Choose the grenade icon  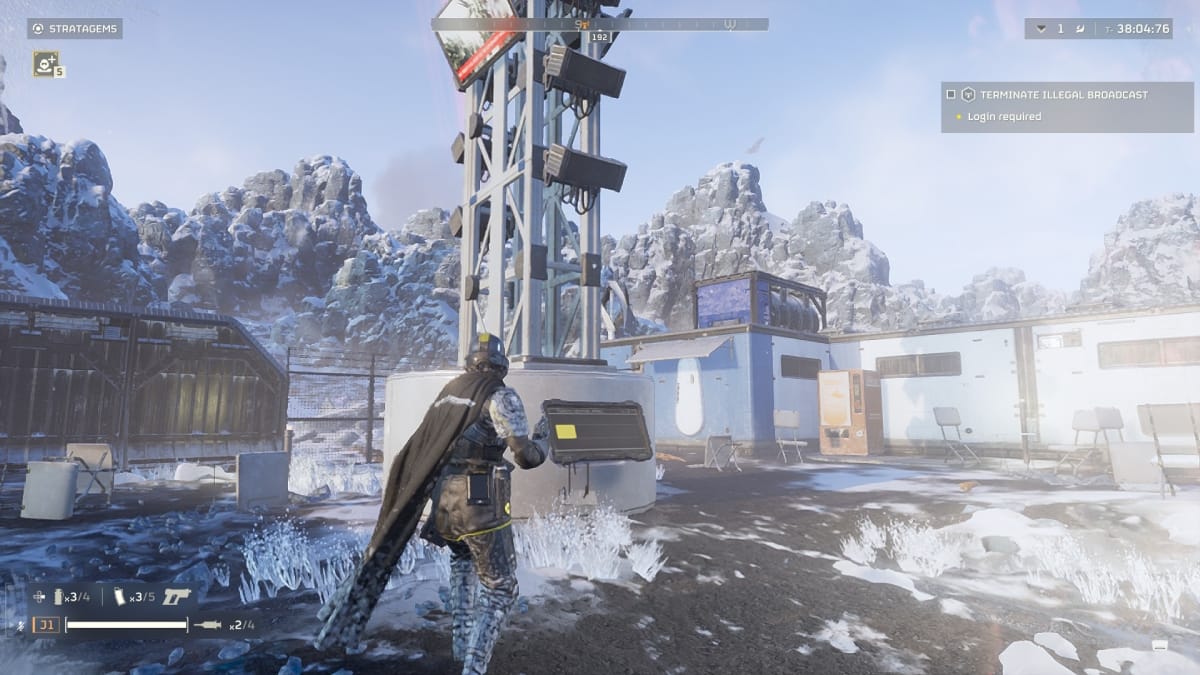click(x=59, y=597)
